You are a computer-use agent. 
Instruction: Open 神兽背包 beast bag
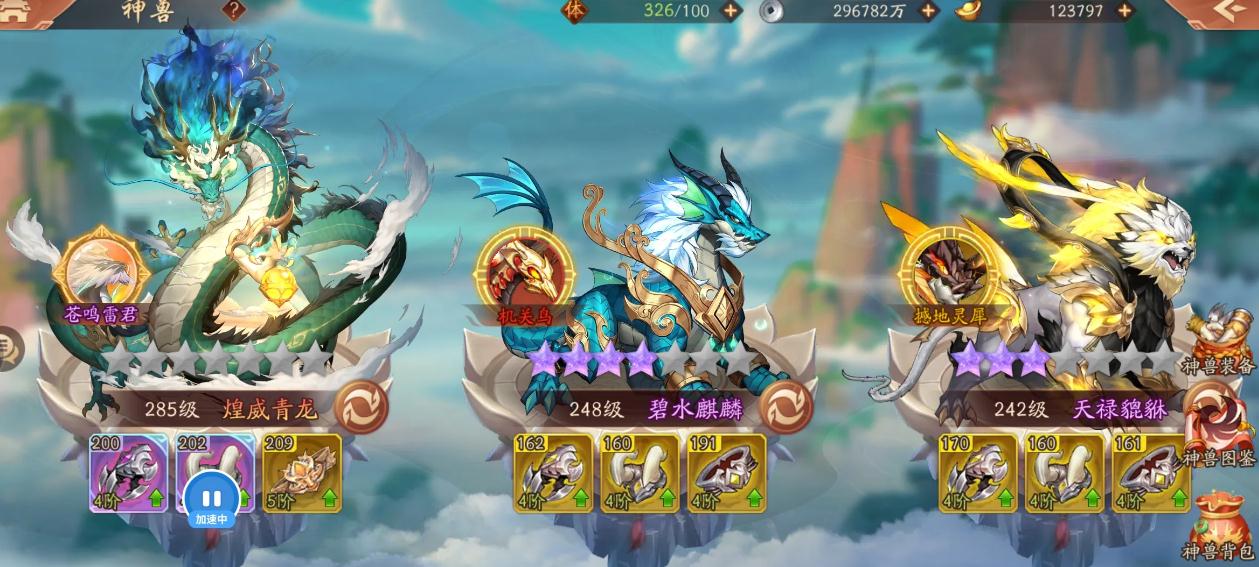(x=1218, y=525)
